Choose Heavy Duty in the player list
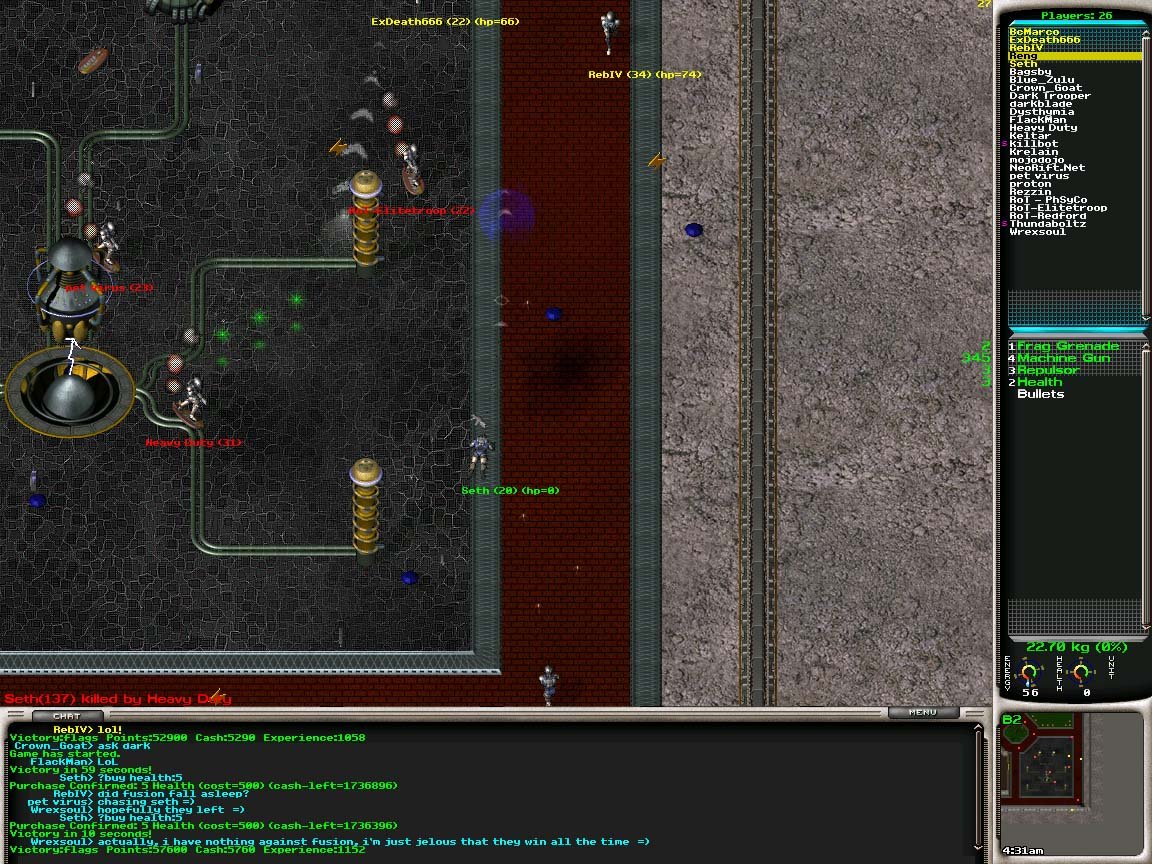 [1043, 128]
